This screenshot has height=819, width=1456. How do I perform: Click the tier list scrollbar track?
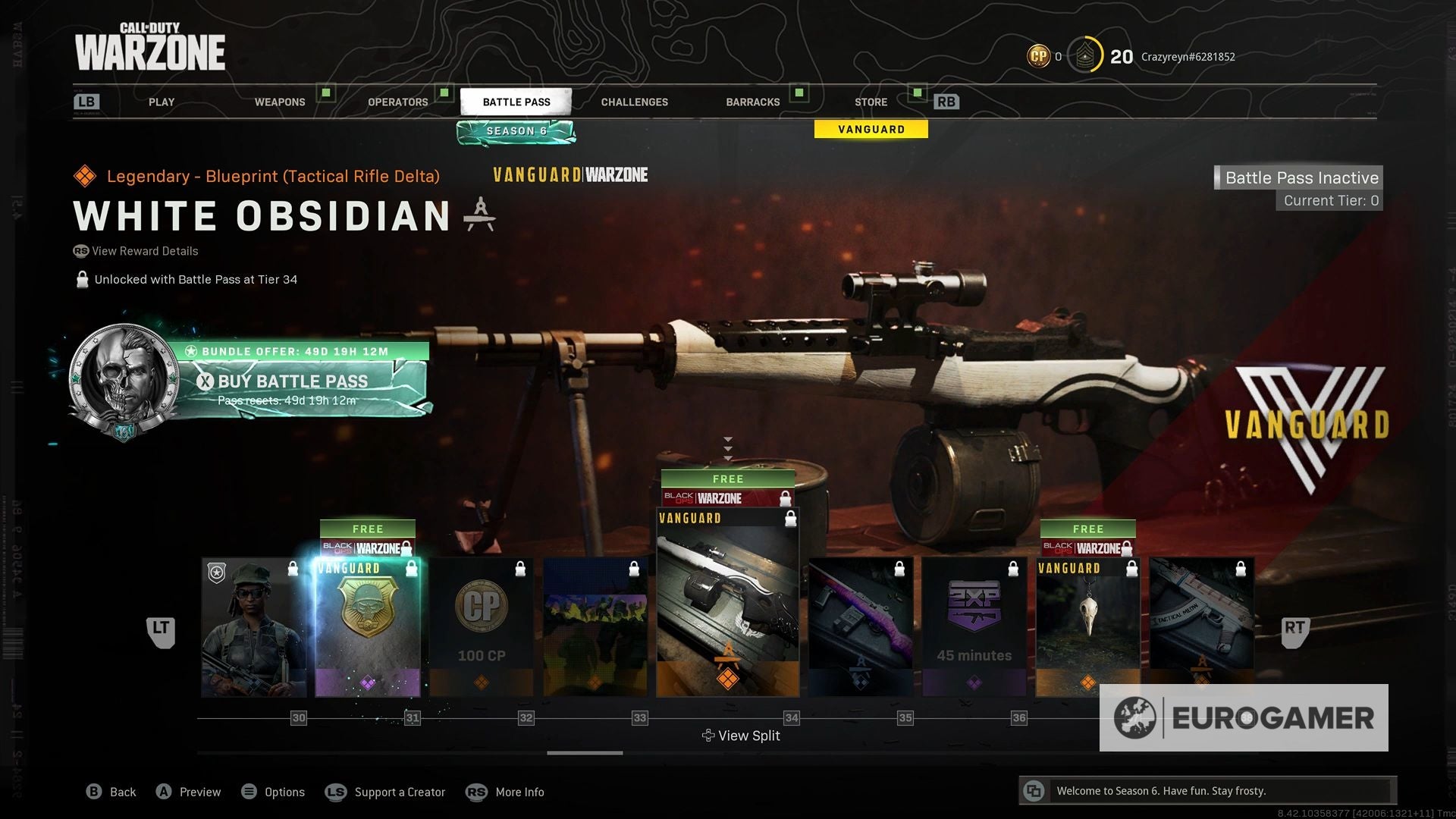click(584, 753)
